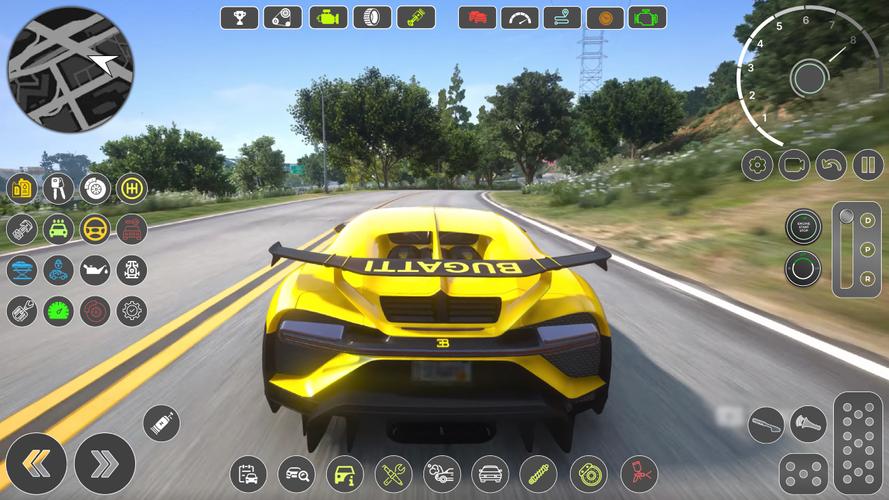Open the oil can icon
Viewport: 889px width, 500px height.
(95, 270)
